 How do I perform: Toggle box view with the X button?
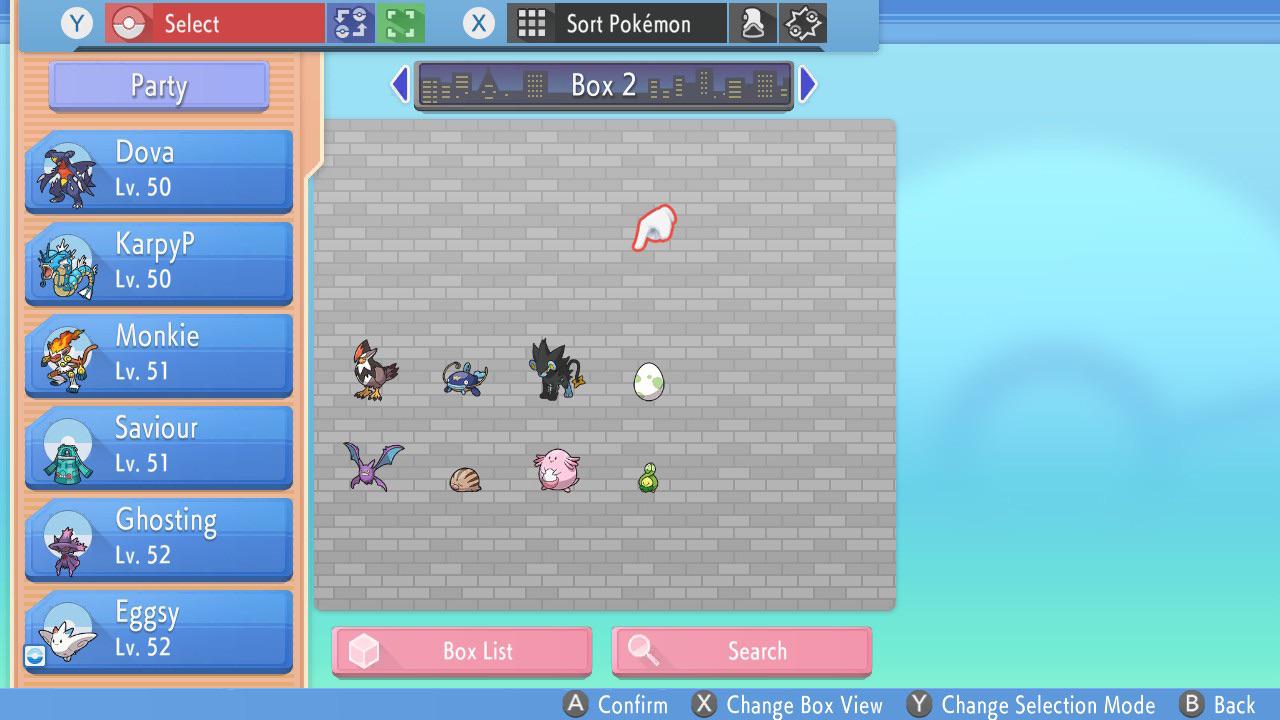pyautogui.click(x=704, y=704)
